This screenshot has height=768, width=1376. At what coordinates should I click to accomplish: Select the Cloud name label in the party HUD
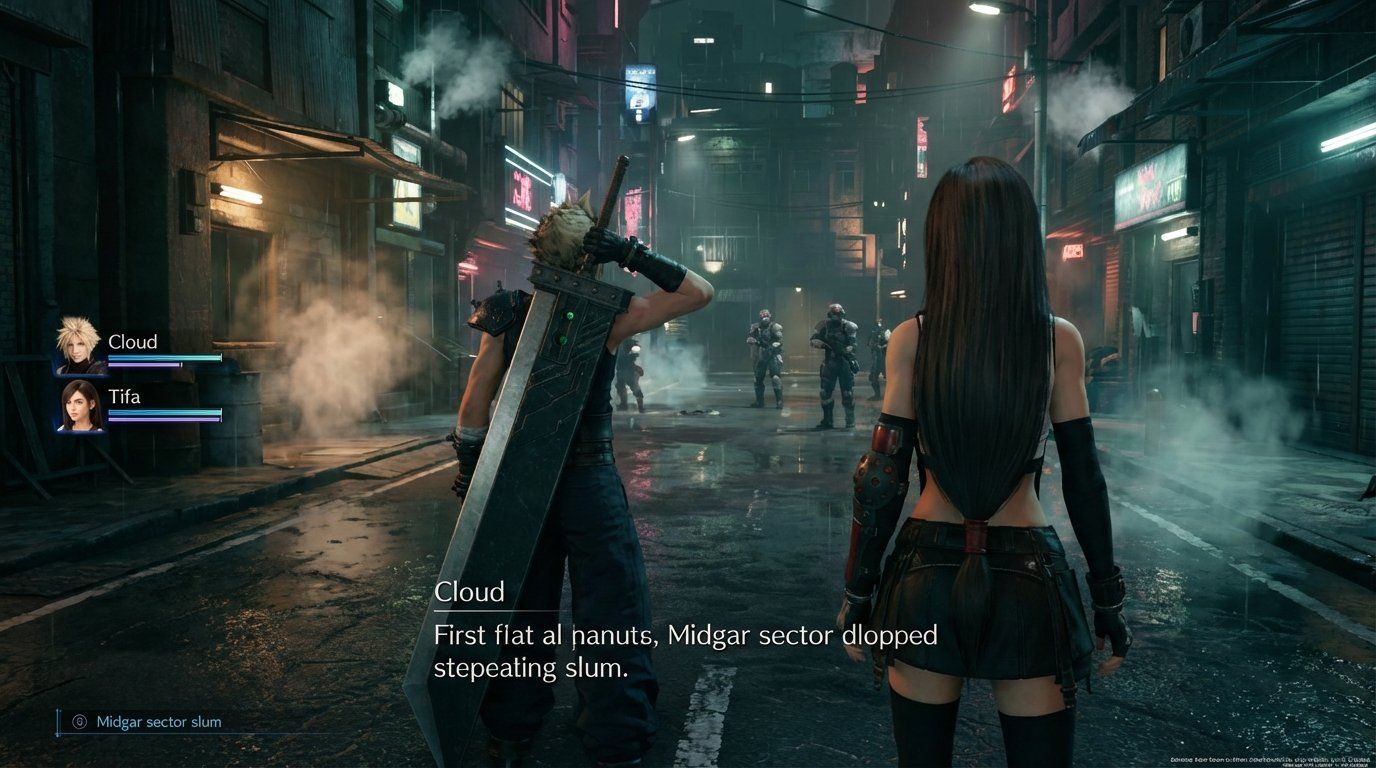133,341
